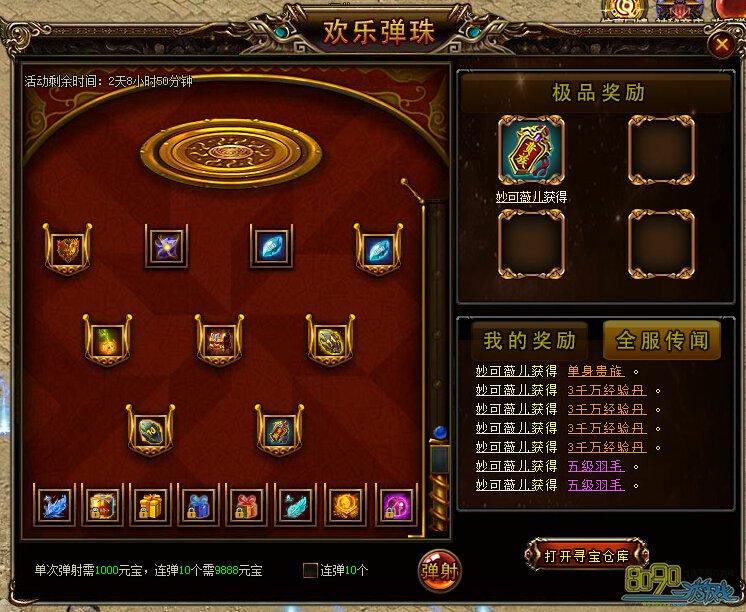Screen dimensions: 746x612
Task: Choose the golden fire orb bottom slot
Action: click(x=345, y=505)
